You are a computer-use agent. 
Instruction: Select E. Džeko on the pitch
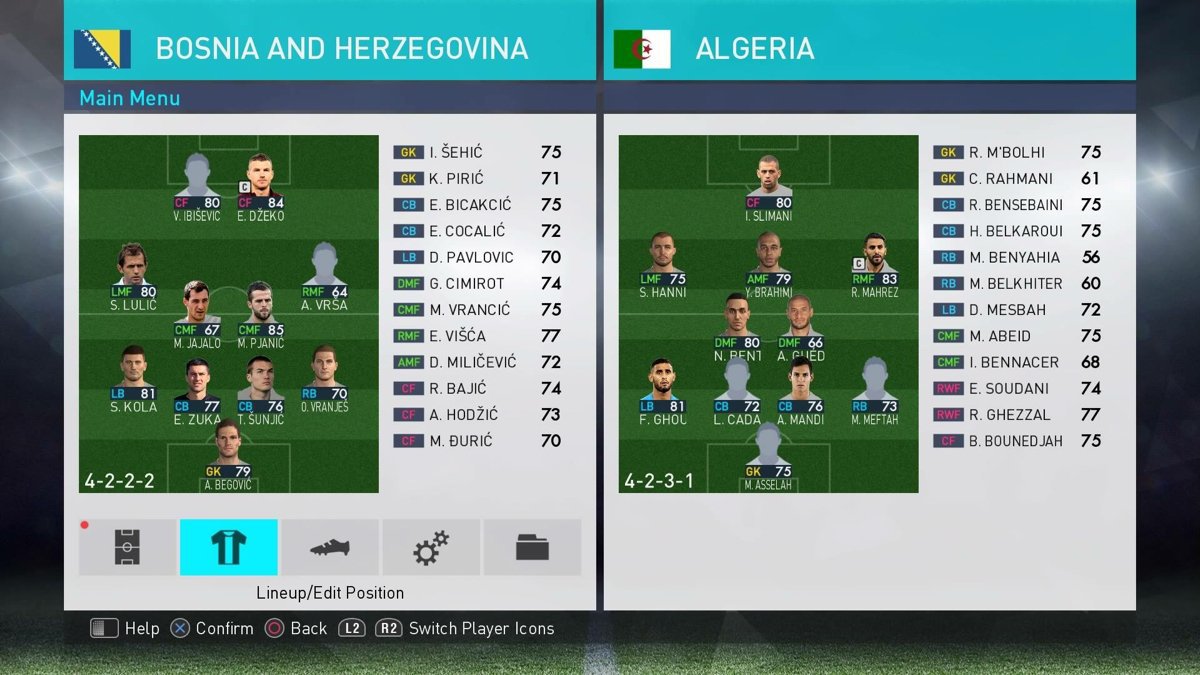pos(260,182)
